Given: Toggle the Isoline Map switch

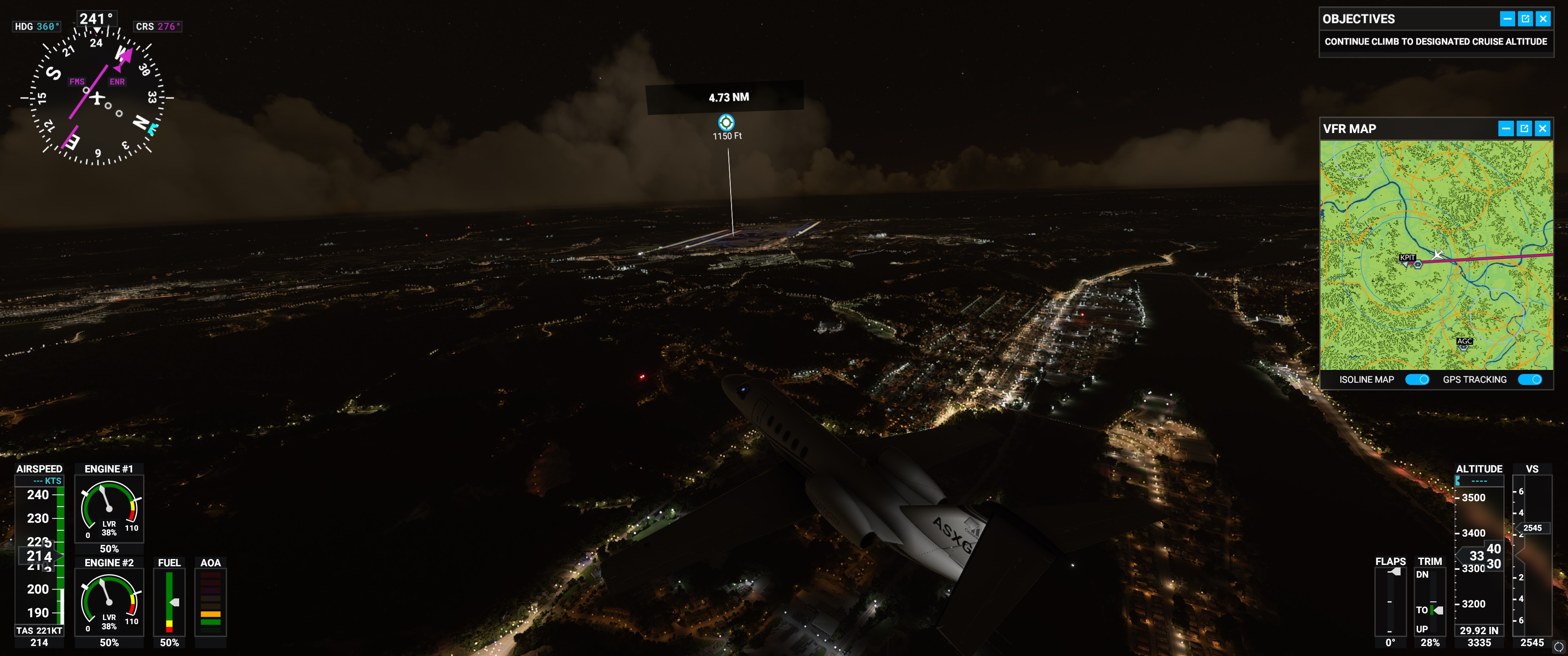Looking at the screenshot, I should coord(1416,380).
